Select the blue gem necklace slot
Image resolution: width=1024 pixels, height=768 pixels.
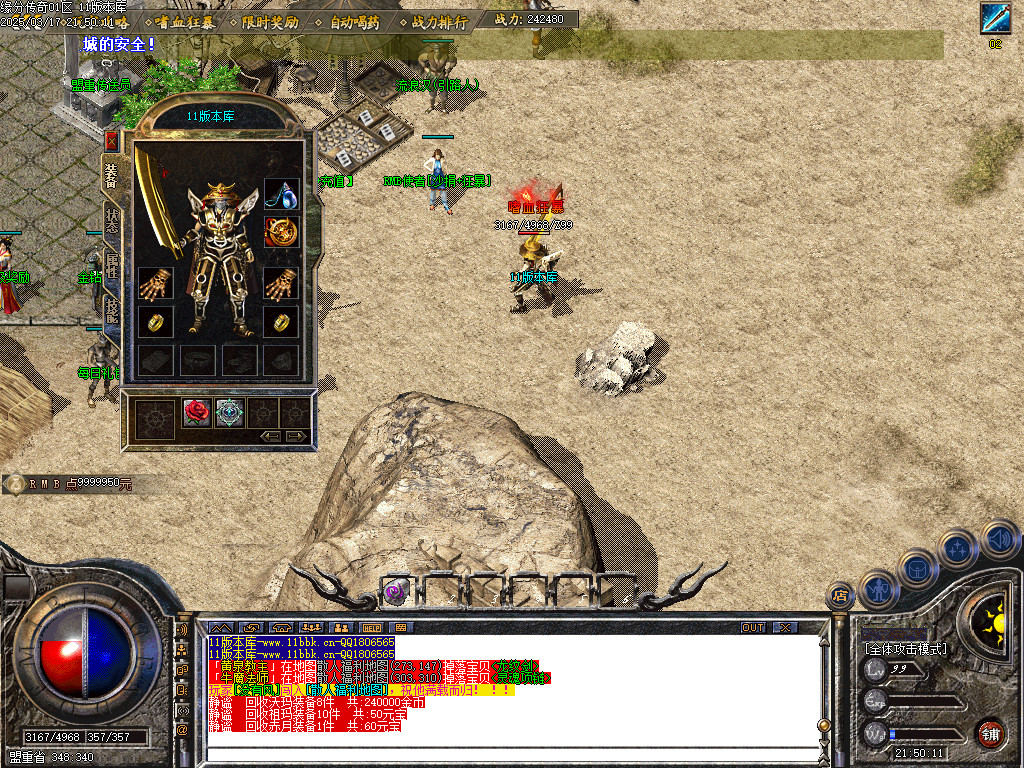pos(281,194)
